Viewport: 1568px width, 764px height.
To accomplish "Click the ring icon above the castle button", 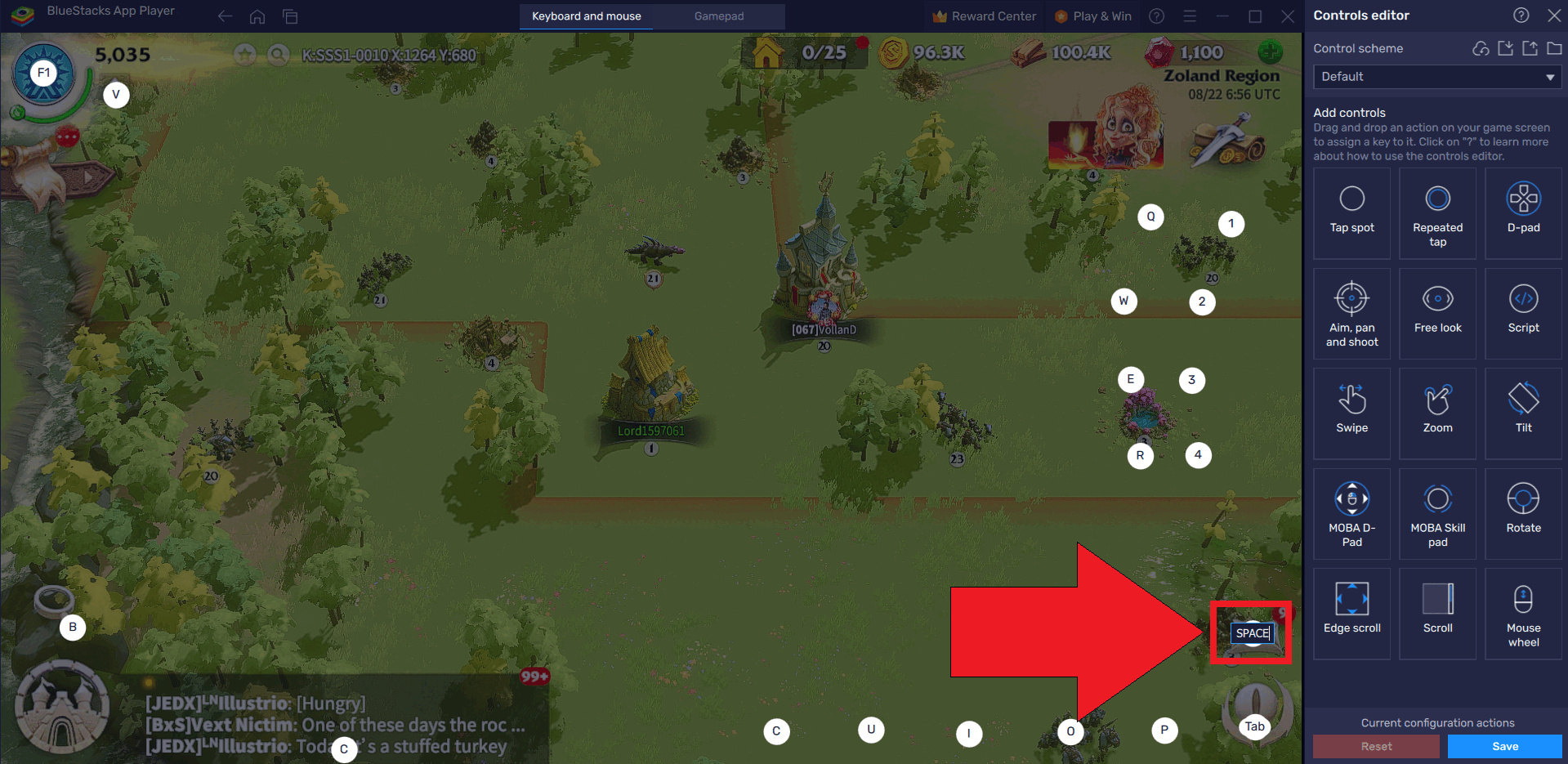I will click(54, 600).
